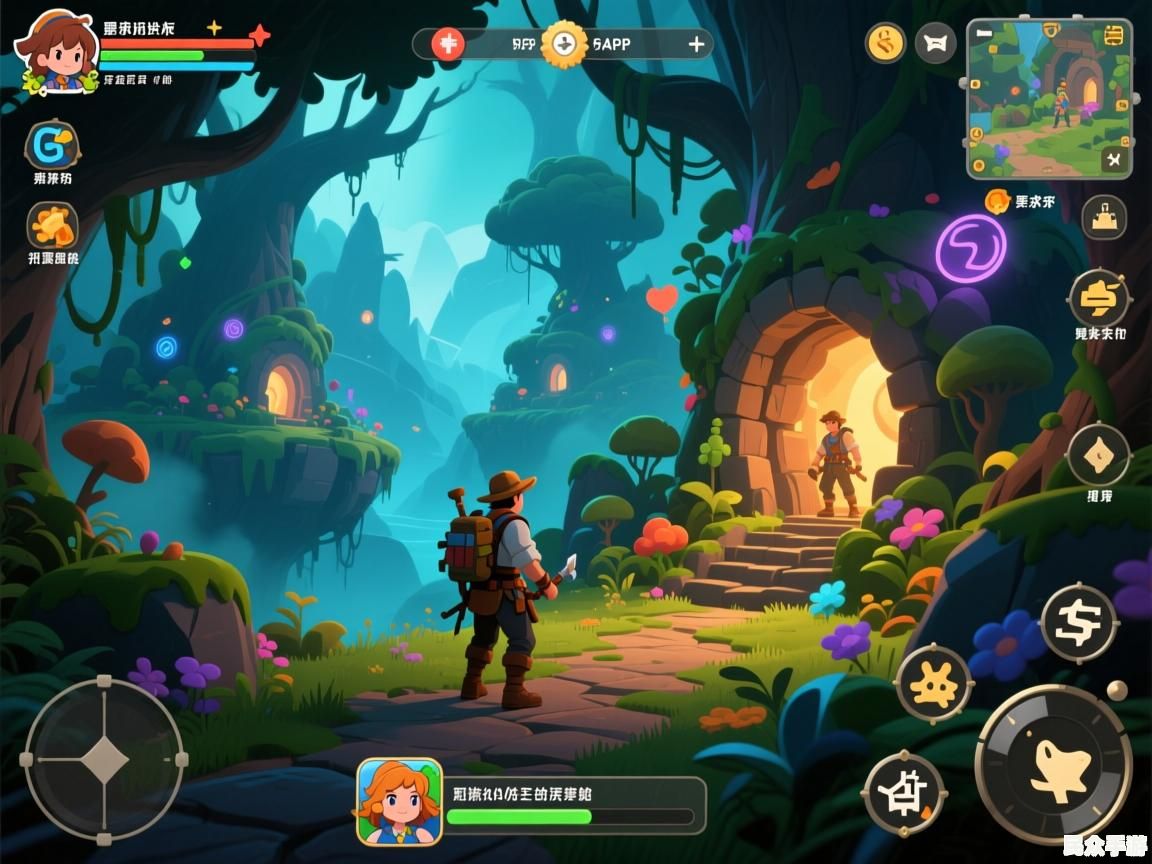The width and height of the screenshot is (1152, 864).
Task: Activate the square-glyph skill button
Action: pos(904,793)
